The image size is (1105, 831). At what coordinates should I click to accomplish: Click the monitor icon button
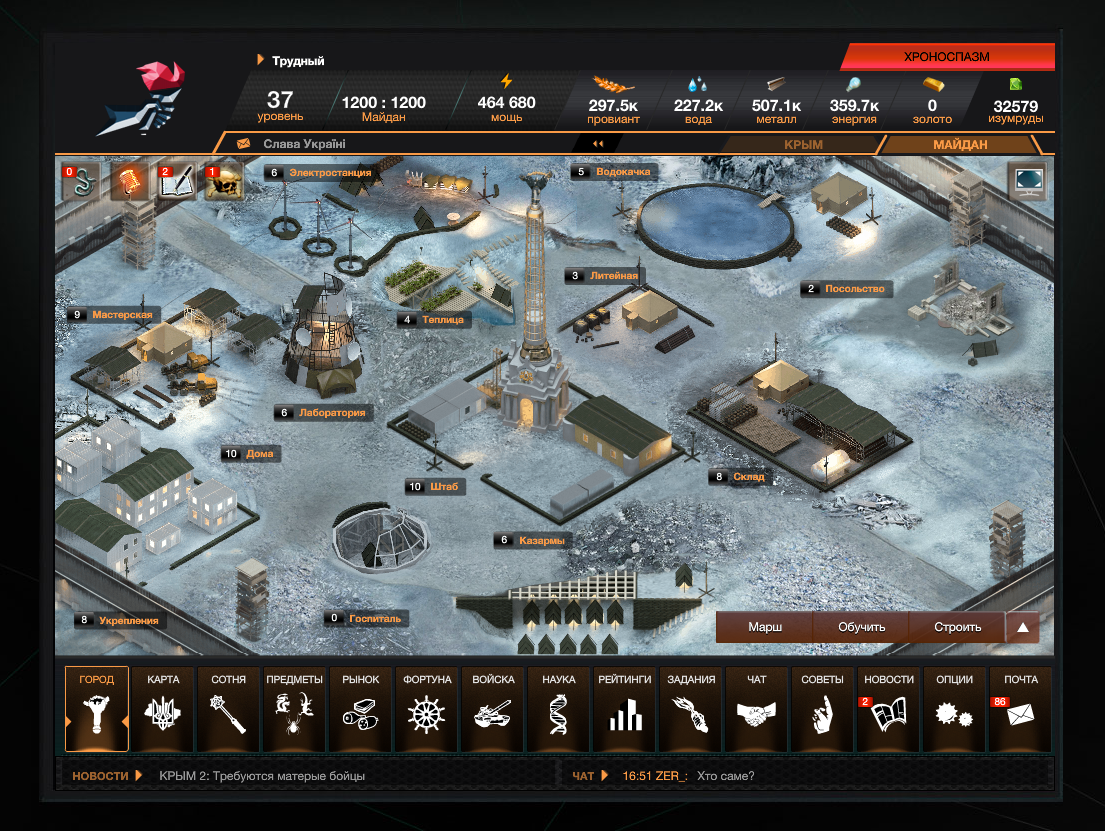point(1027,182)
